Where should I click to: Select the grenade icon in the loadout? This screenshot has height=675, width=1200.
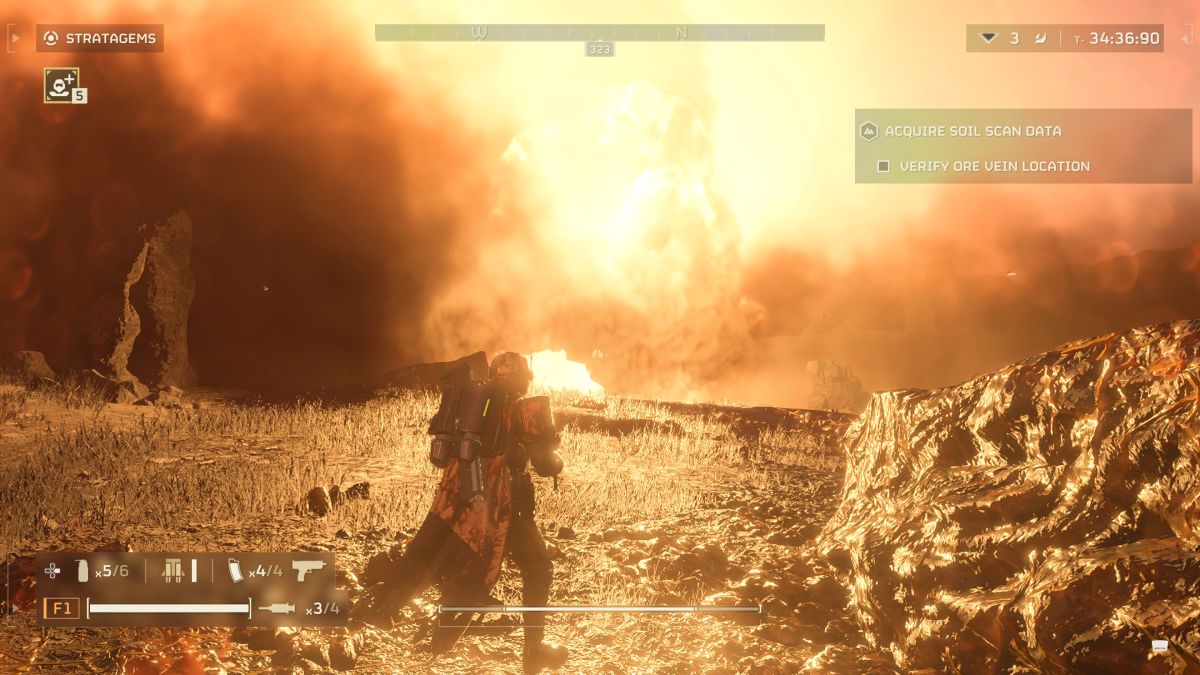click(82, 571)
